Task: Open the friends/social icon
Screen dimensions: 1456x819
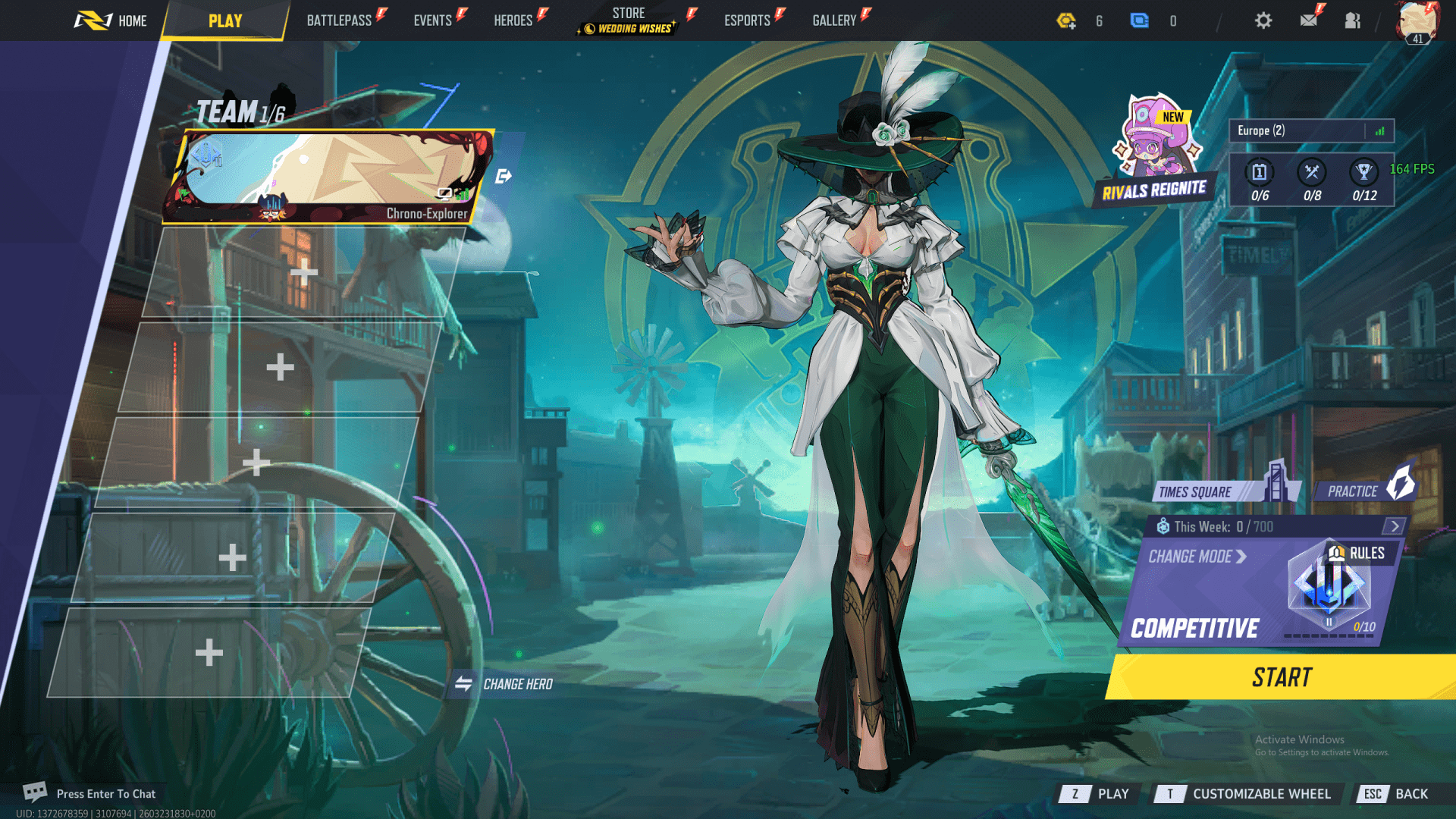Action: [x=1352, y=20]
